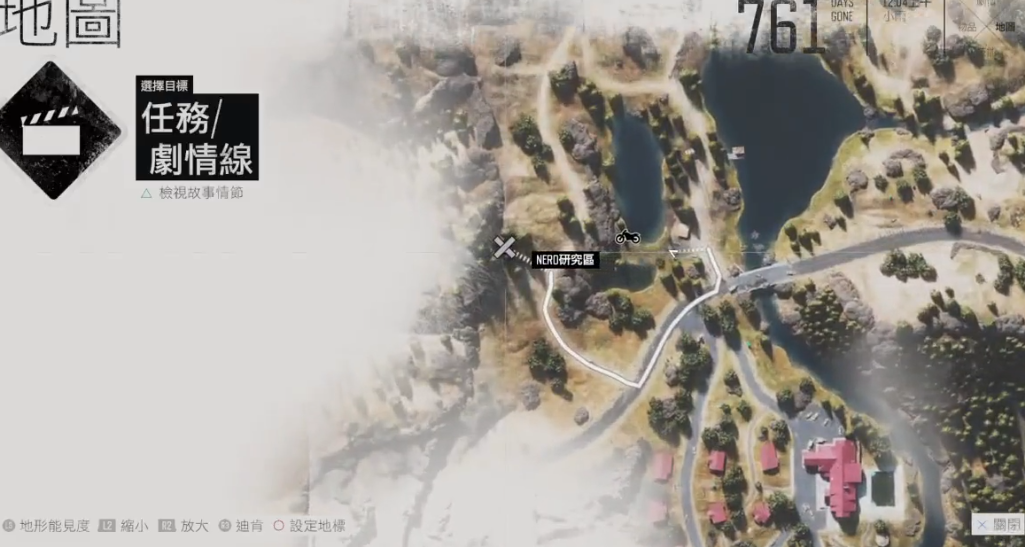Switch to the 地圖 tab
The image size is (1025, 547).
click(1004, 27)
